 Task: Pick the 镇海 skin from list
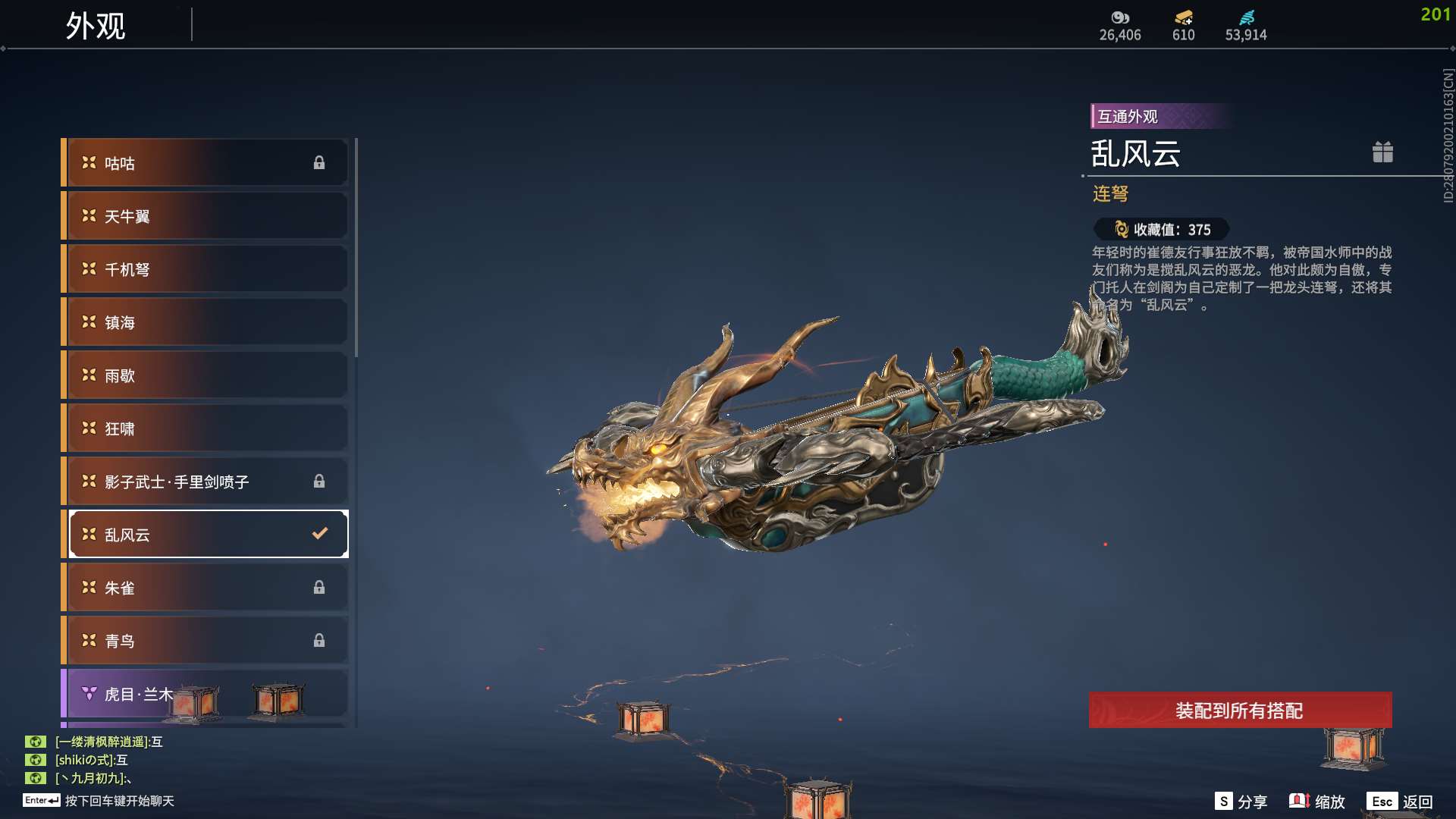tap(206, 322)
